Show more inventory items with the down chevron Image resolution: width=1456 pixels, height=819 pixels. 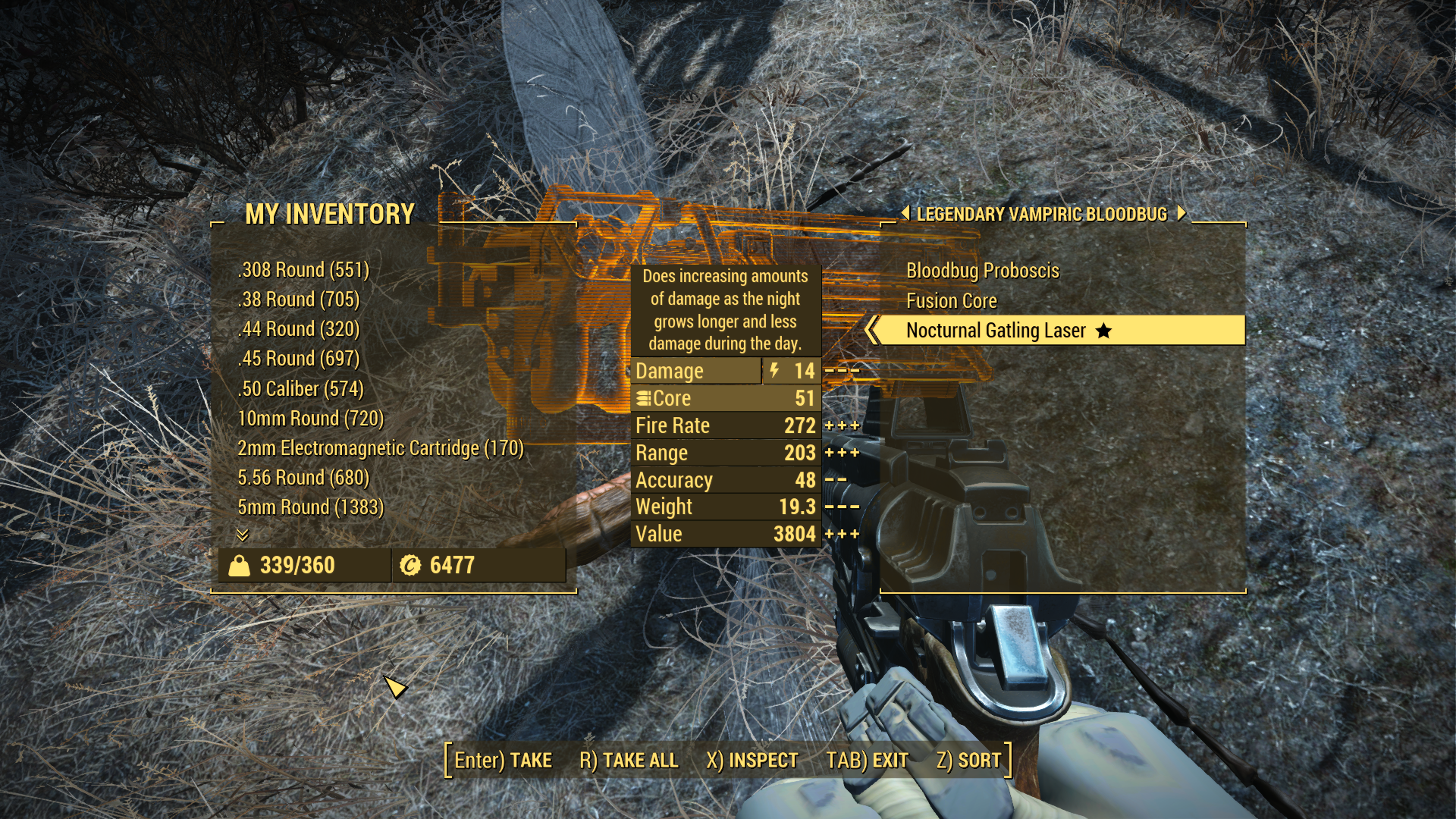pyautogui.click(x=243, y=535)
